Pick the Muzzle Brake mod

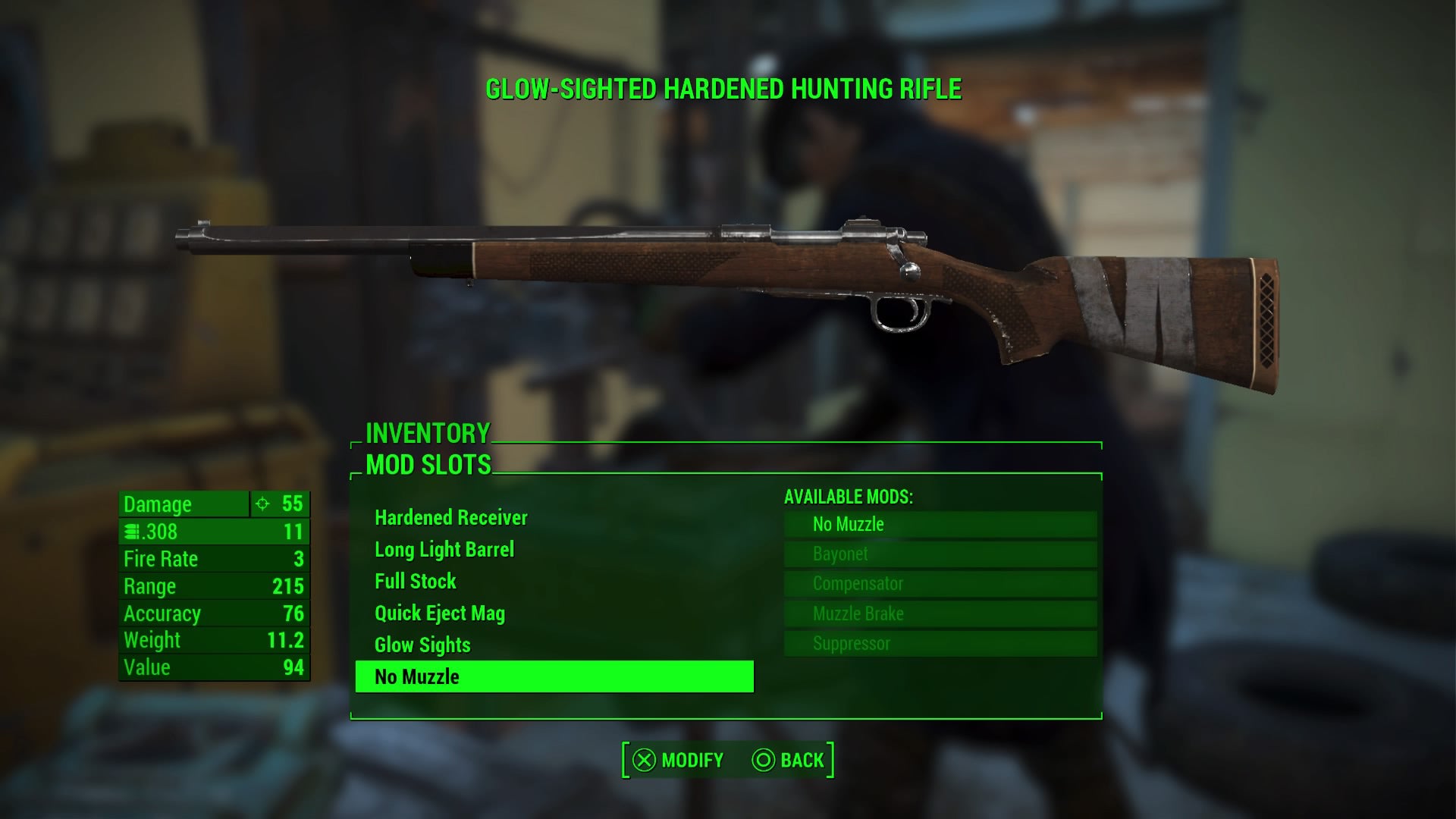[940, 613]
